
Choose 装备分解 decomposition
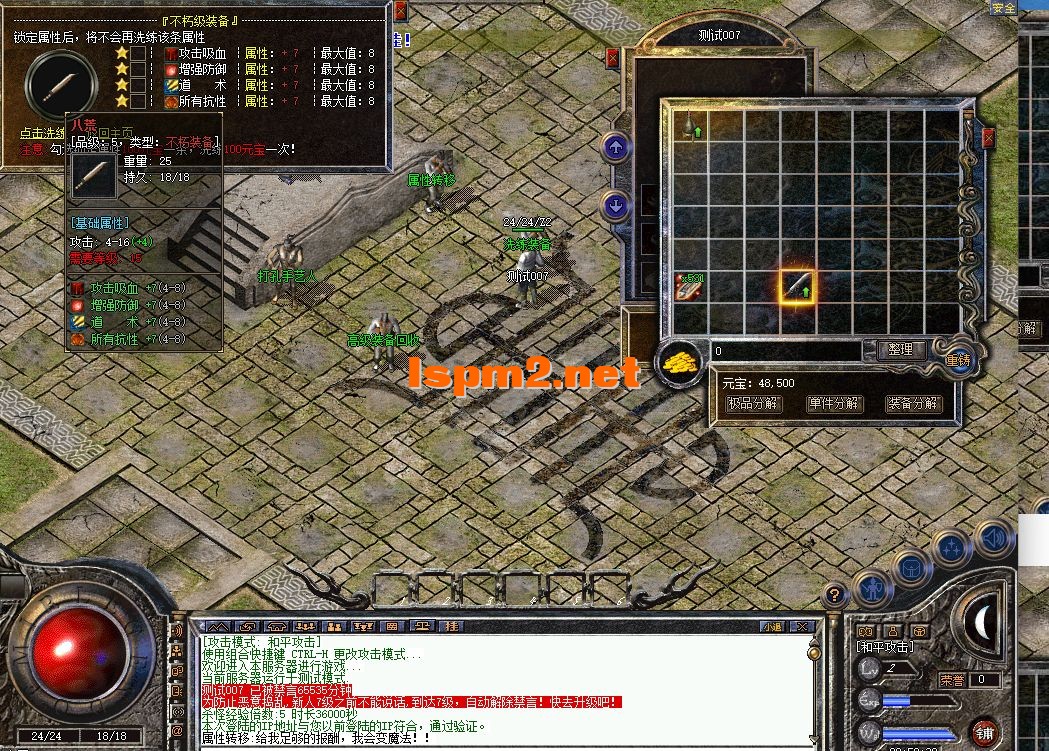[913, 404]
